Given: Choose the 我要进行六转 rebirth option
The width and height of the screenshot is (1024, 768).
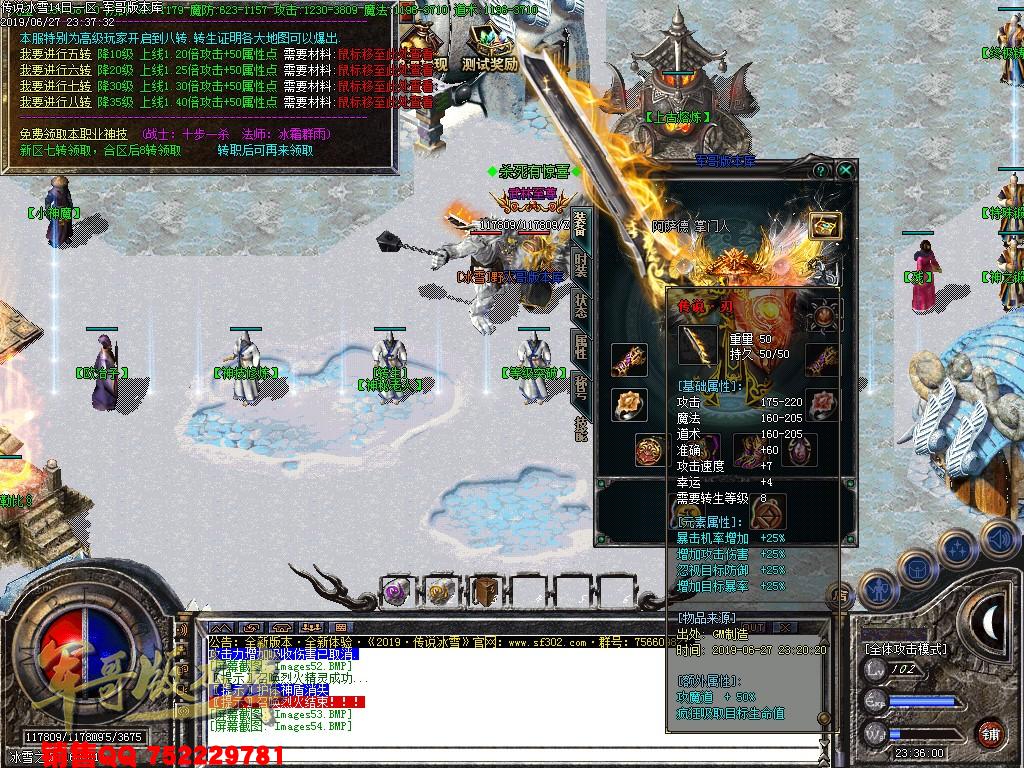Looking at the screenshot, I should (56, 70).
